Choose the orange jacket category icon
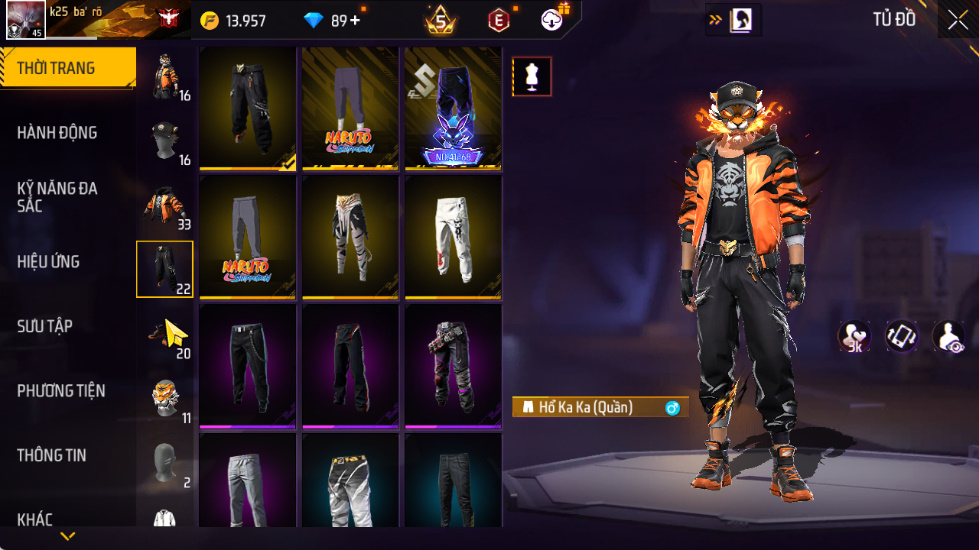Screen dimensions: 979x550 pyautogui.click(x=165, y=206)
